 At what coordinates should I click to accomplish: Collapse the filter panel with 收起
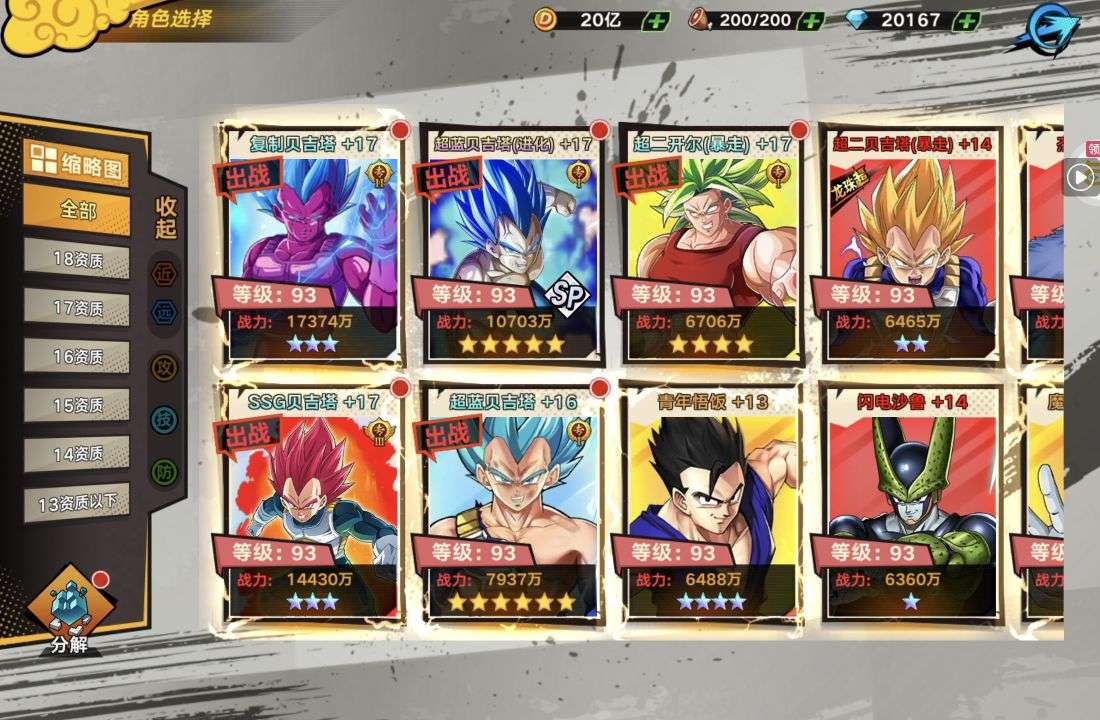(x=166, y=217)
